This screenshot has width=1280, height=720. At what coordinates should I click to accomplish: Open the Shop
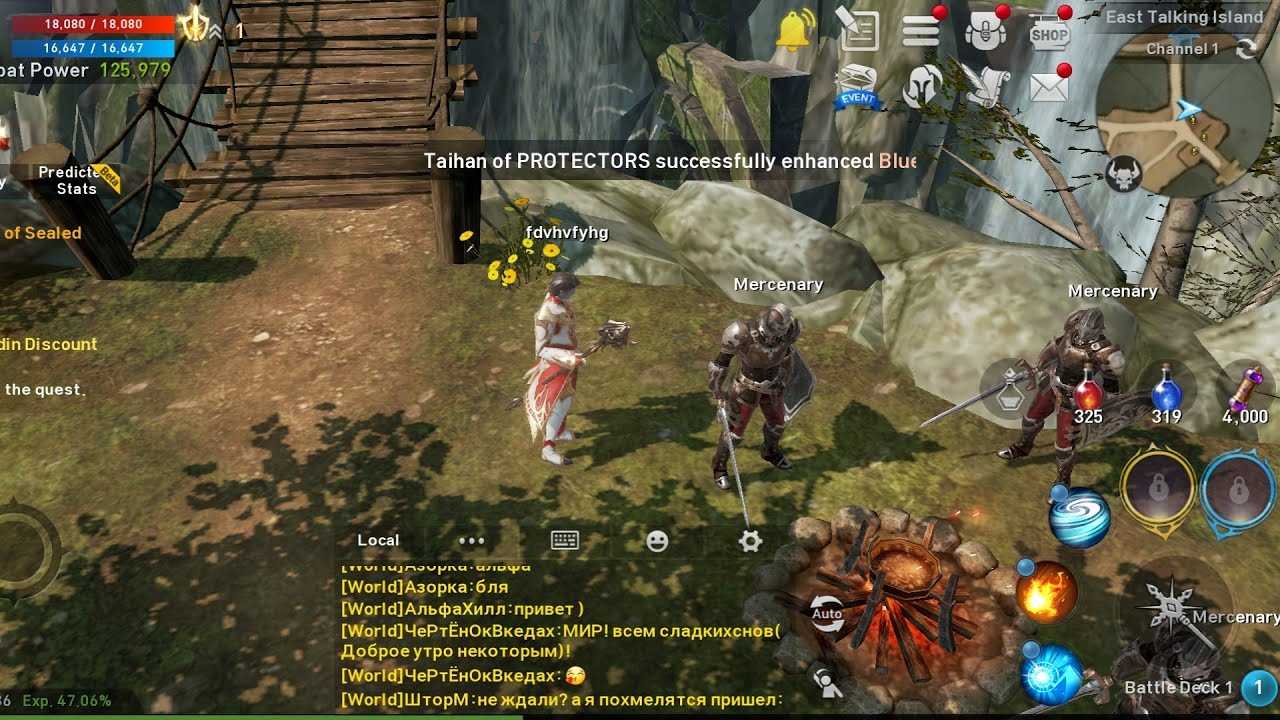(x=1049, y=32)
